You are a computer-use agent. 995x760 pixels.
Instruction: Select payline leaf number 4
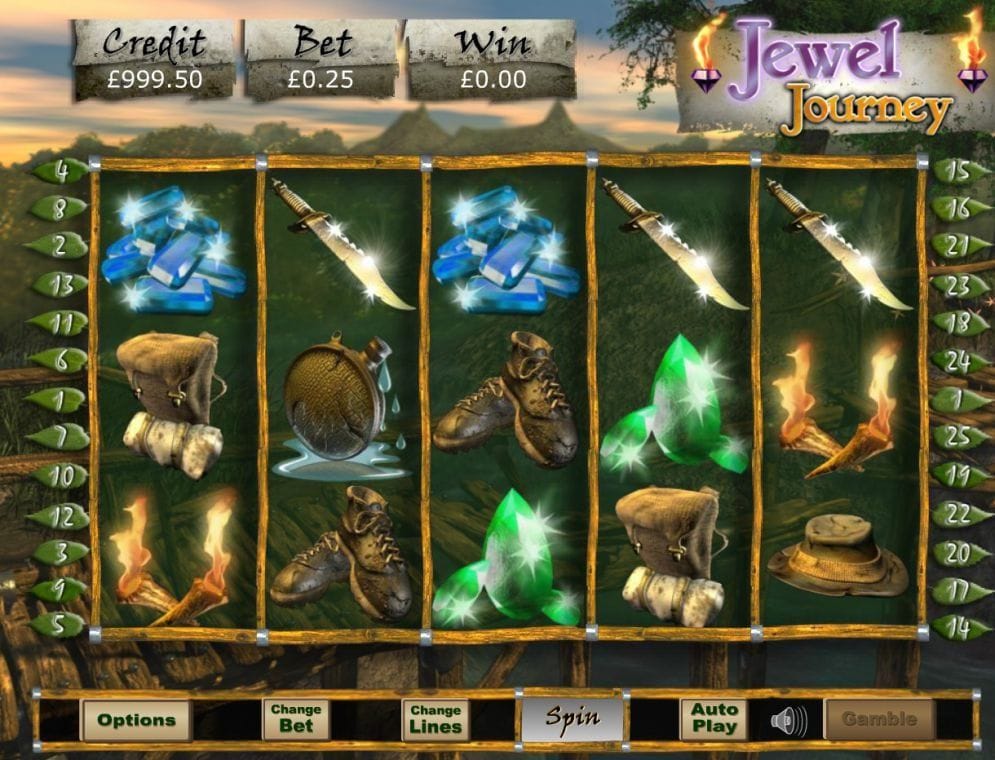[60, 170]
